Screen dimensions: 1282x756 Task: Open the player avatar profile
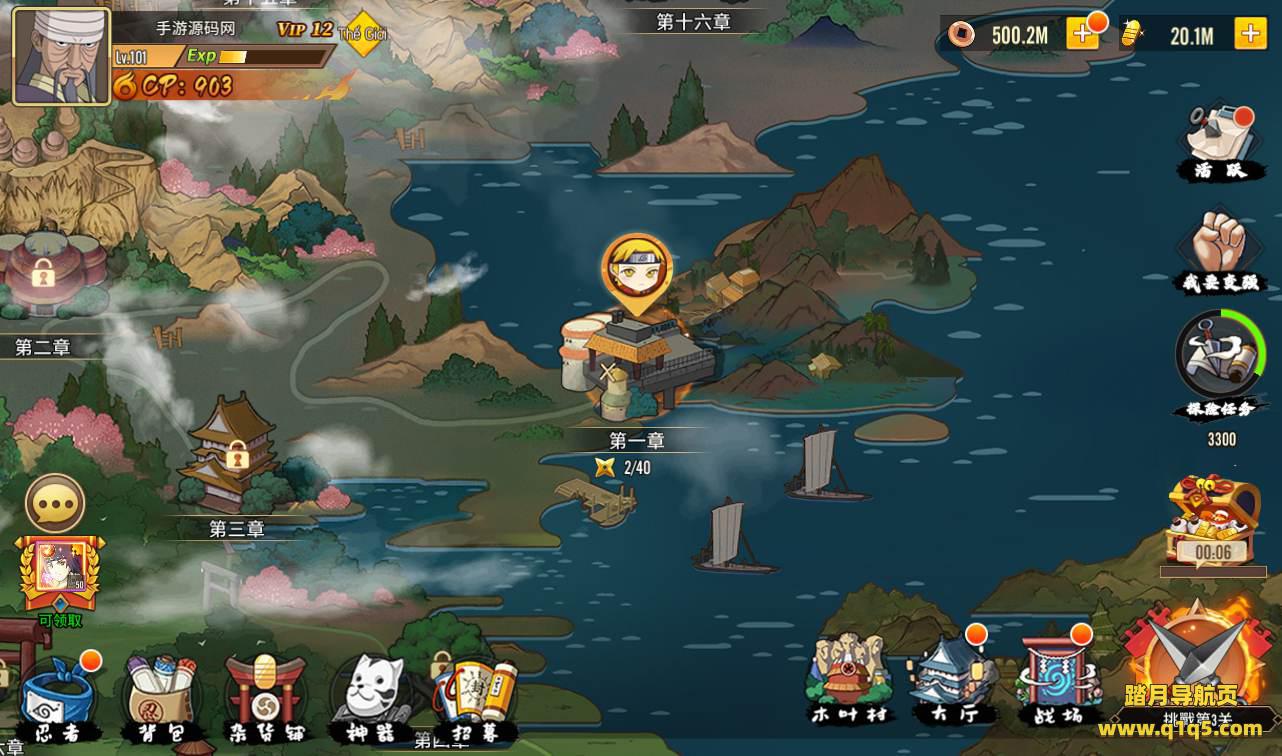(x=61, y=56)
